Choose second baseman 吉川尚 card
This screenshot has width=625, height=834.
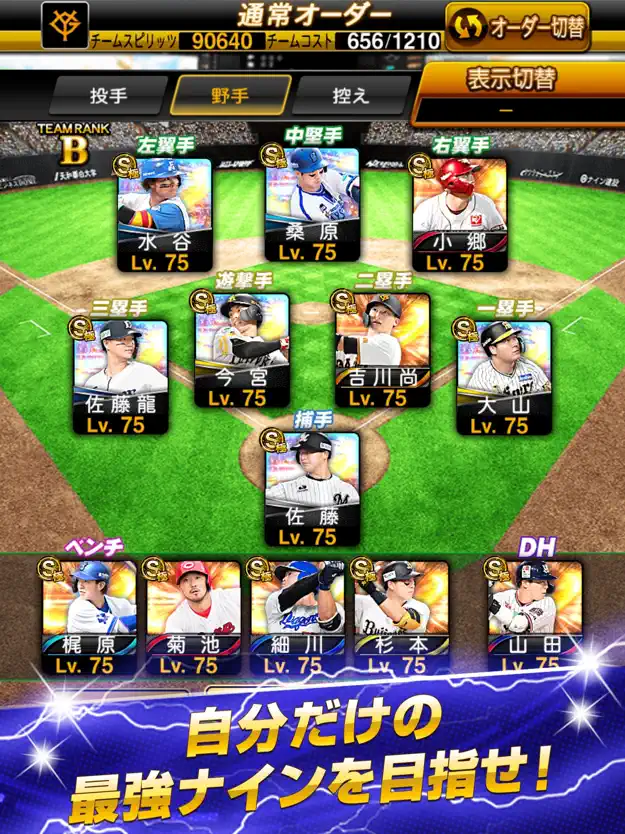(383, 352)
